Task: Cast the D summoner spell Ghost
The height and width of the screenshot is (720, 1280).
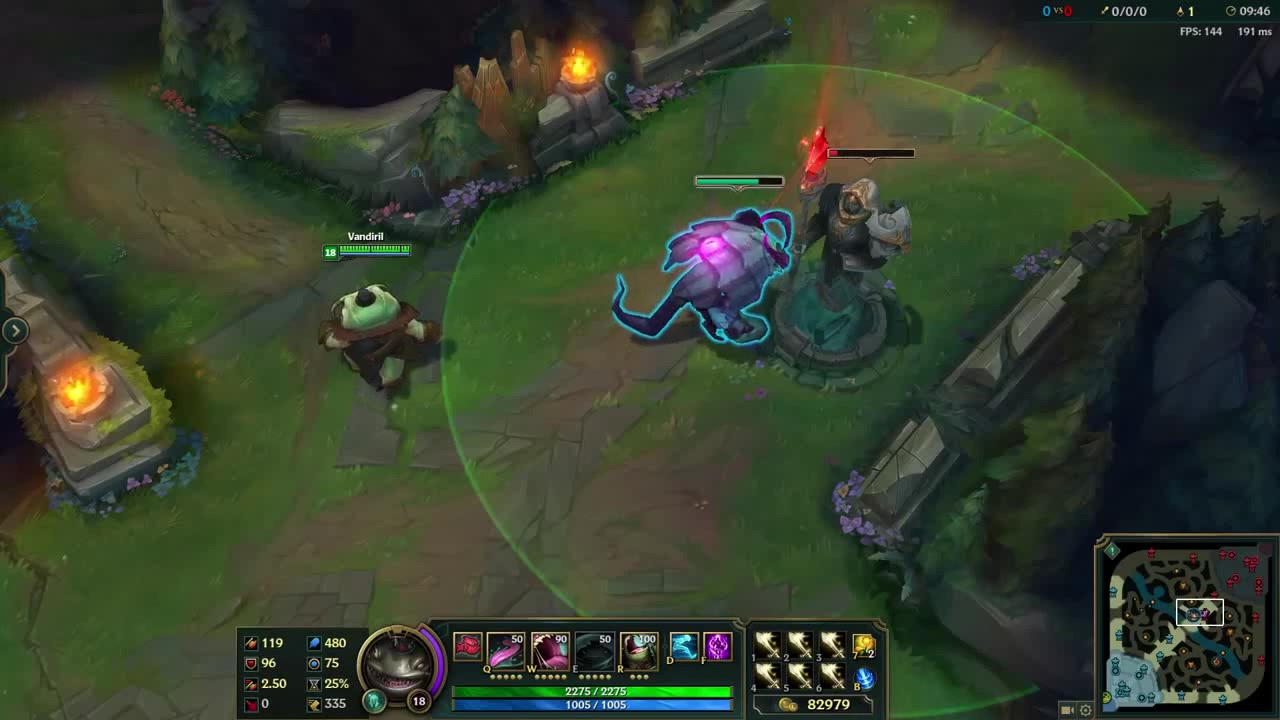Action: click(x=686, y=648)
